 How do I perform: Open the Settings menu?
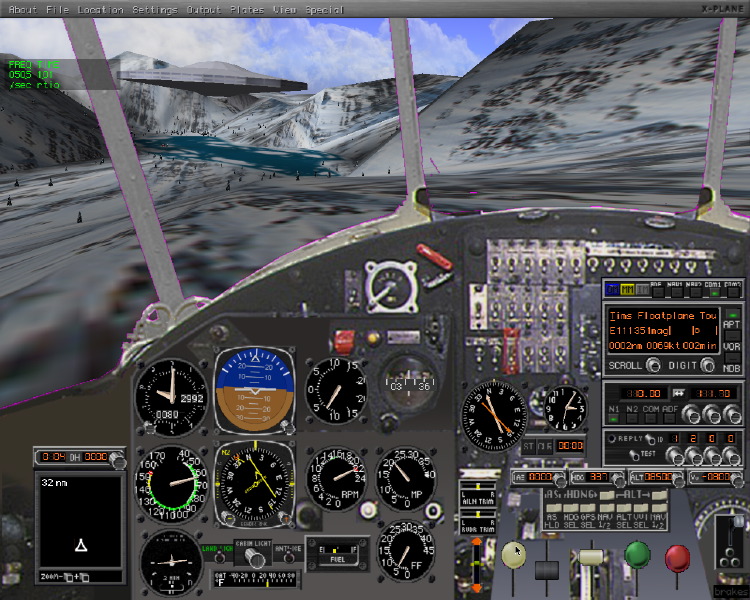coord(154,9)
